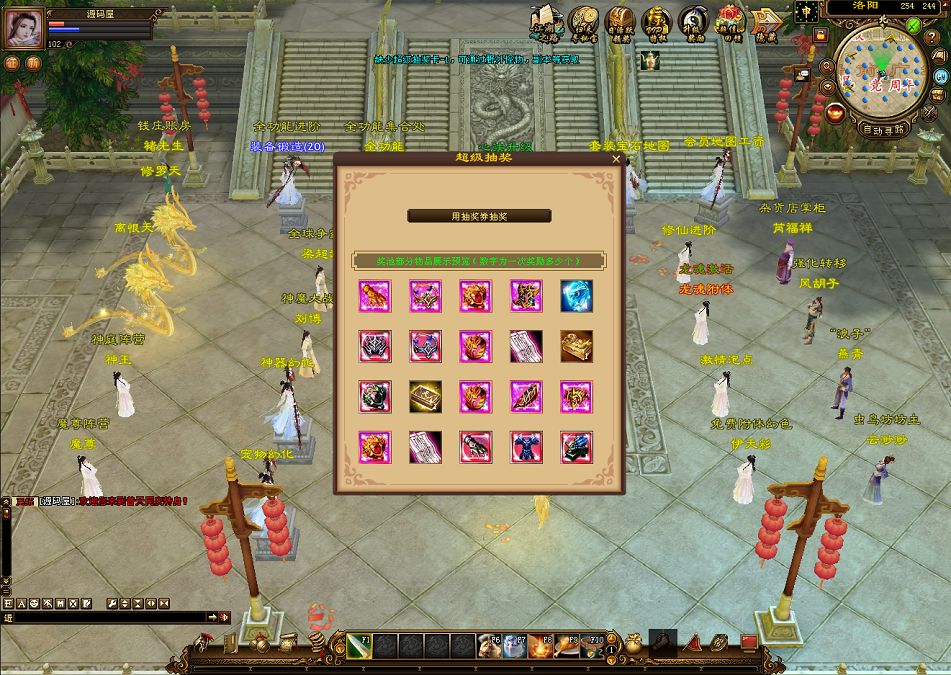Open the 江湖之路 menu icon
This screenshot has height=675, width=951.
(x=546, y=22)
